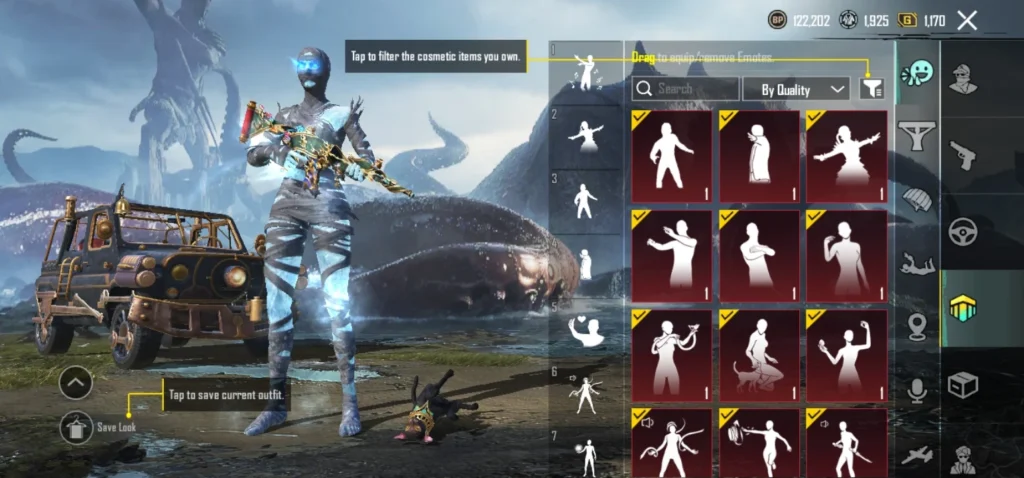Expand the up-arrow circle button
The image size is (1024, 478).
(76, 382)
